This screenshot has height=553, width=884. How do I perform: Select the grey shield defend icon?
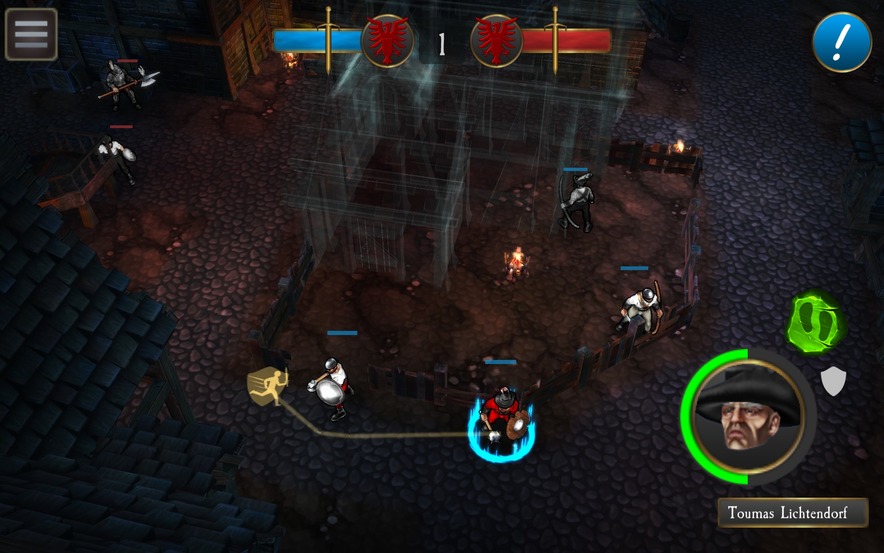point(833,380)
